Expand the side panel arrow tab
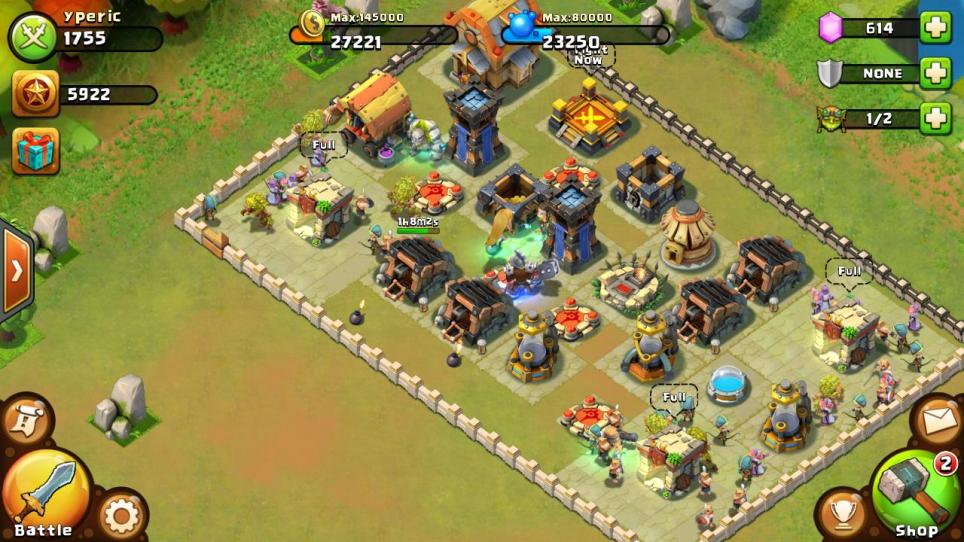The height and width of the screenshot is (542, 964). click(x=15, y=271)
